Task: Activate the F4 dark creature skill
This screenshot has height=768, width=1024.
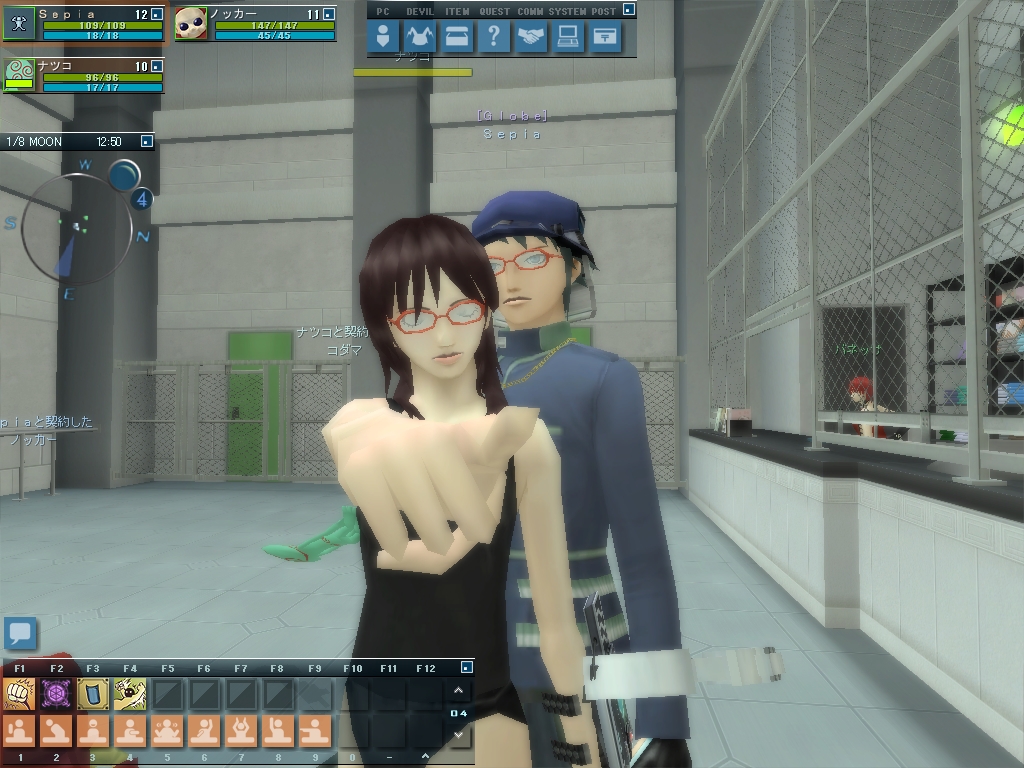Action: pos(130,693)
